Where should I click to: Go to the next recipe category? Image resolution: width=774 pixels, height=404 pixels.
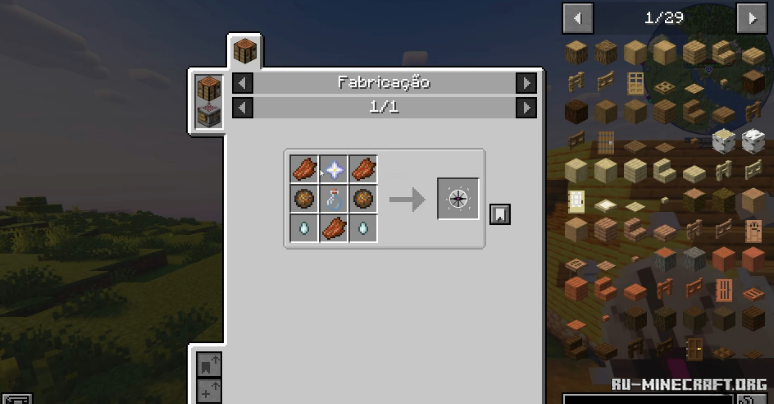click(x=526, y=83)
